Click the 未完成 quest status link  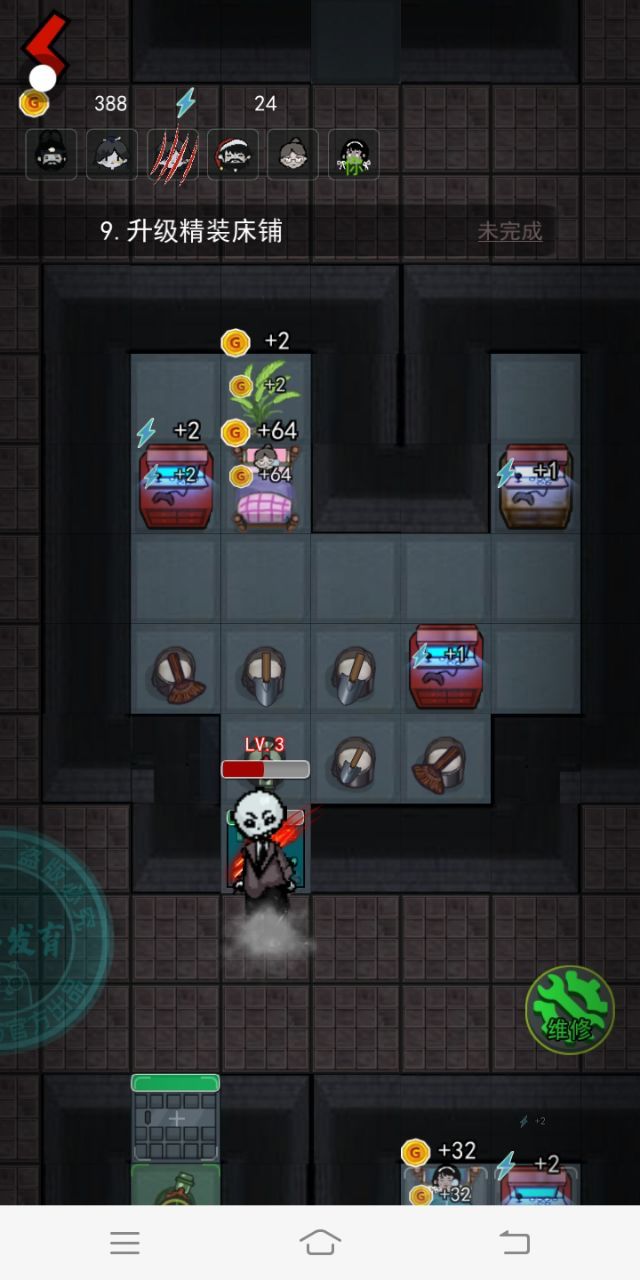(510, 232)
